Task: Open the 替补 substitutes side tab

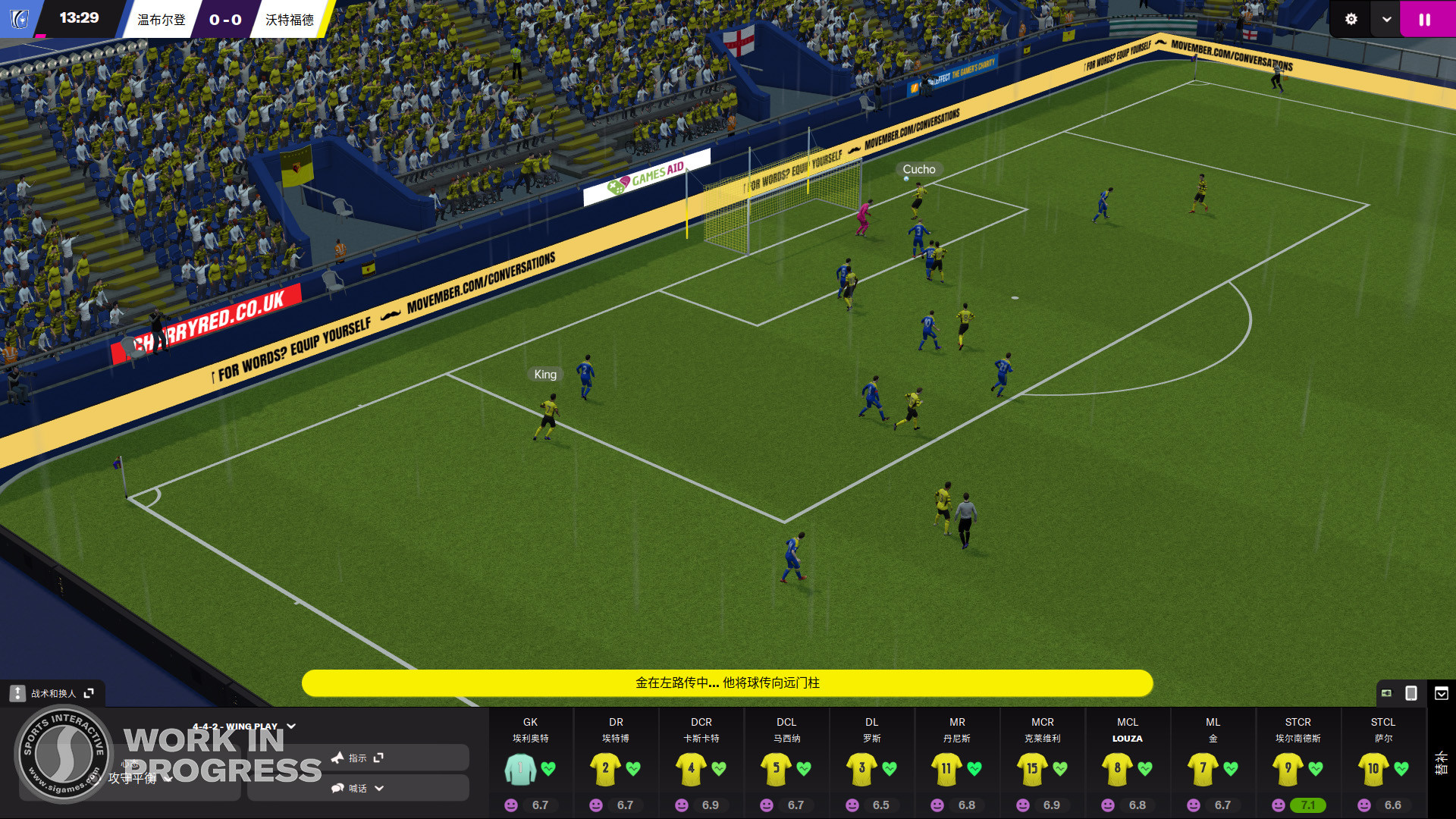Action: click(1441, 763)
